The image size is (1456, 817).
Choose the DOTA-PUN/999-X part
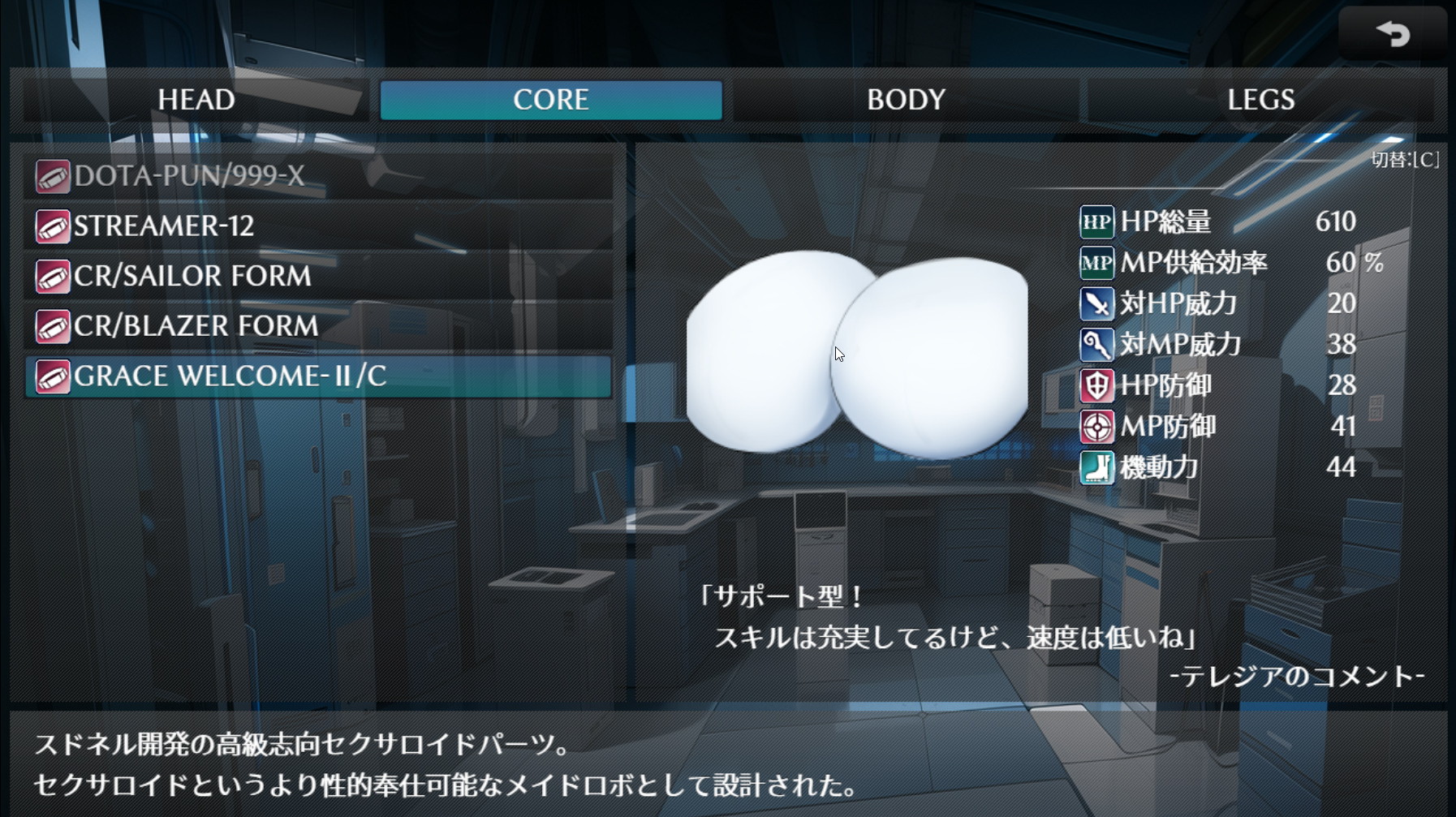coord(318,176)
